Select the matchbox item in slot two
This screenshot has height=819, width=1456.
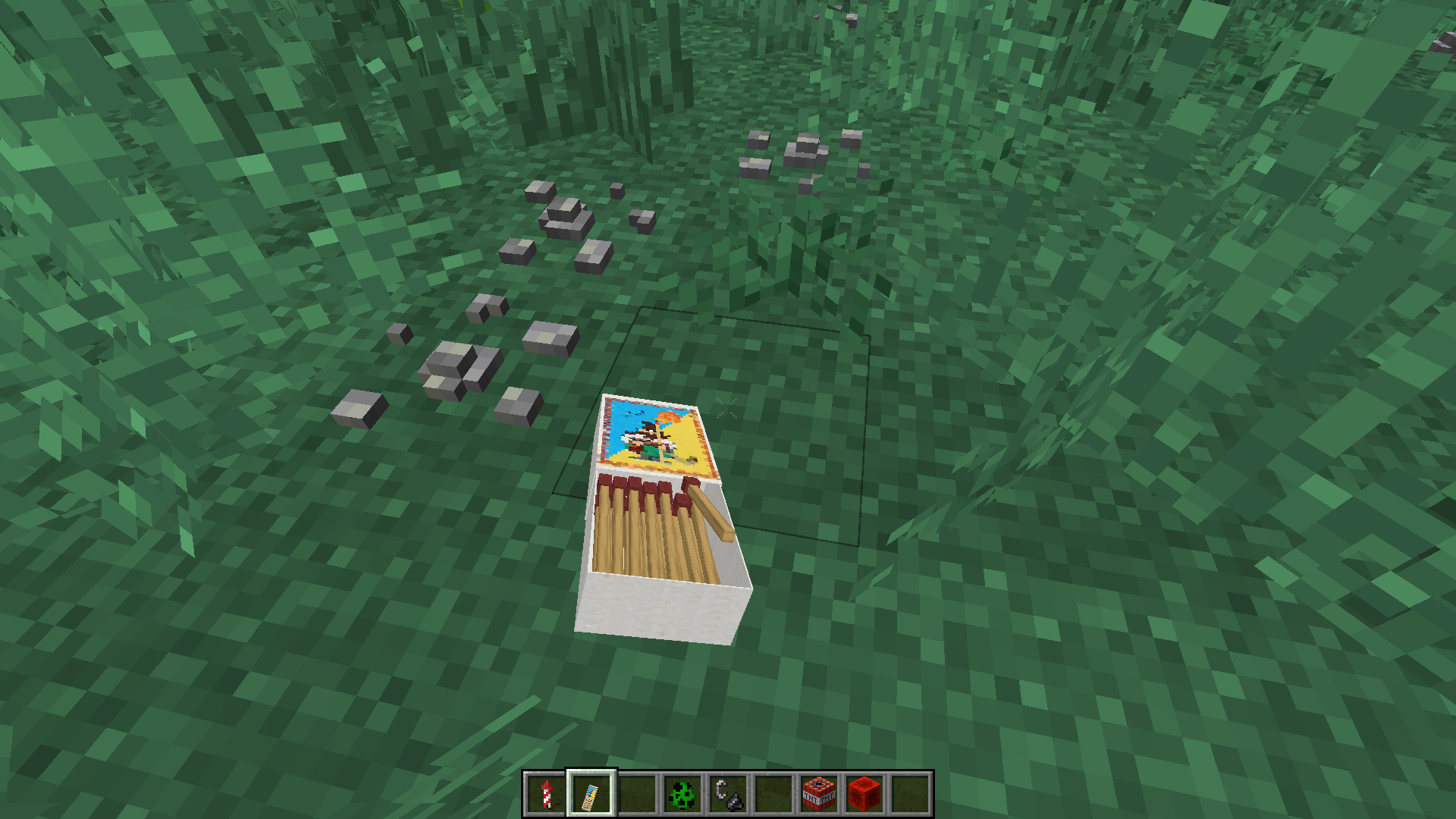[x=592, y=793]
